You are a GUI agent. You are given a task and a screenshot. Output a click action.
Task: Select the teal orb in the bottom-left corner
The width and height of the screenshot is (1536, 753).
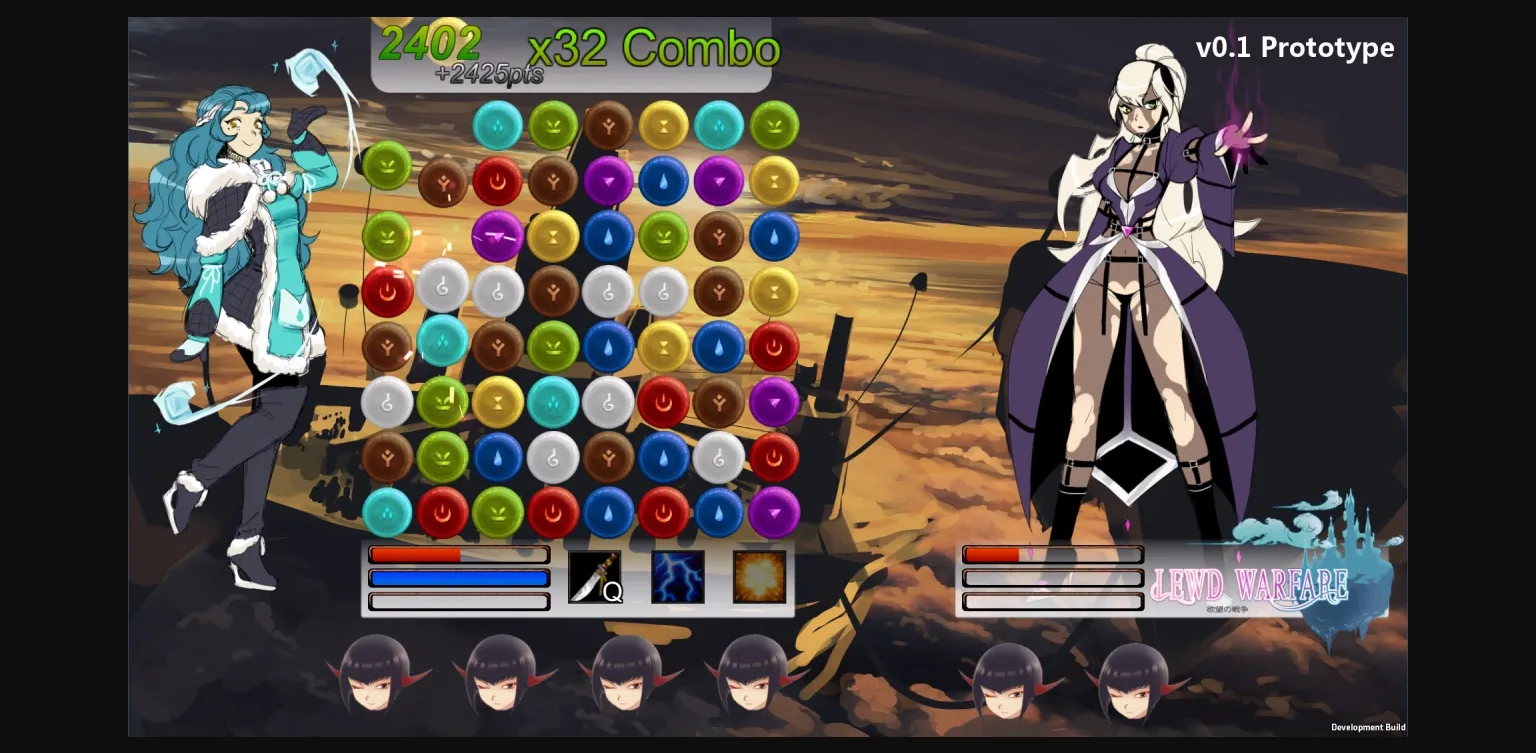[388, 511]
